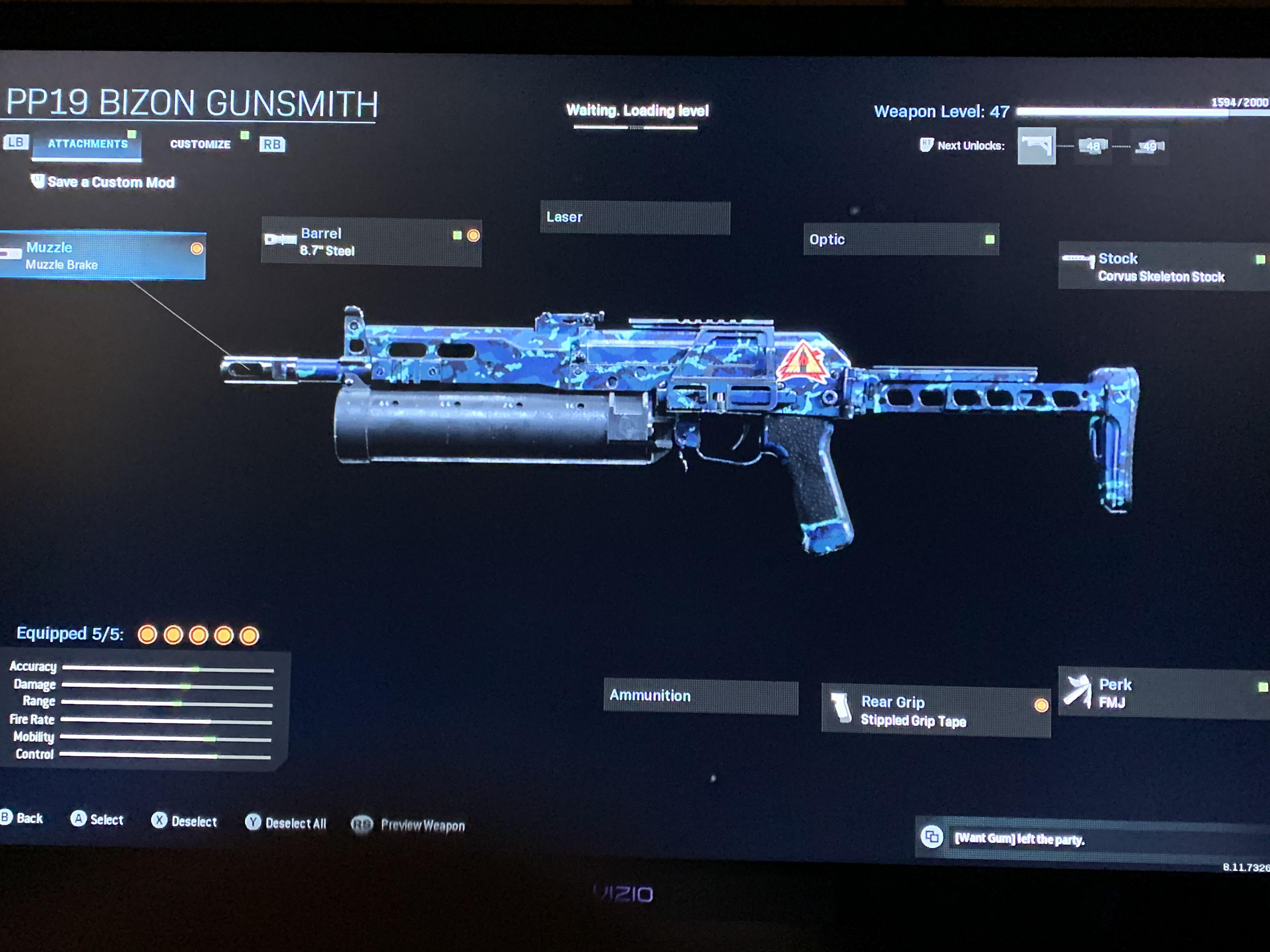The image size is (1270, 952).
Task: Click Save a Custom Mod
Action: click(x=109, y=182)
